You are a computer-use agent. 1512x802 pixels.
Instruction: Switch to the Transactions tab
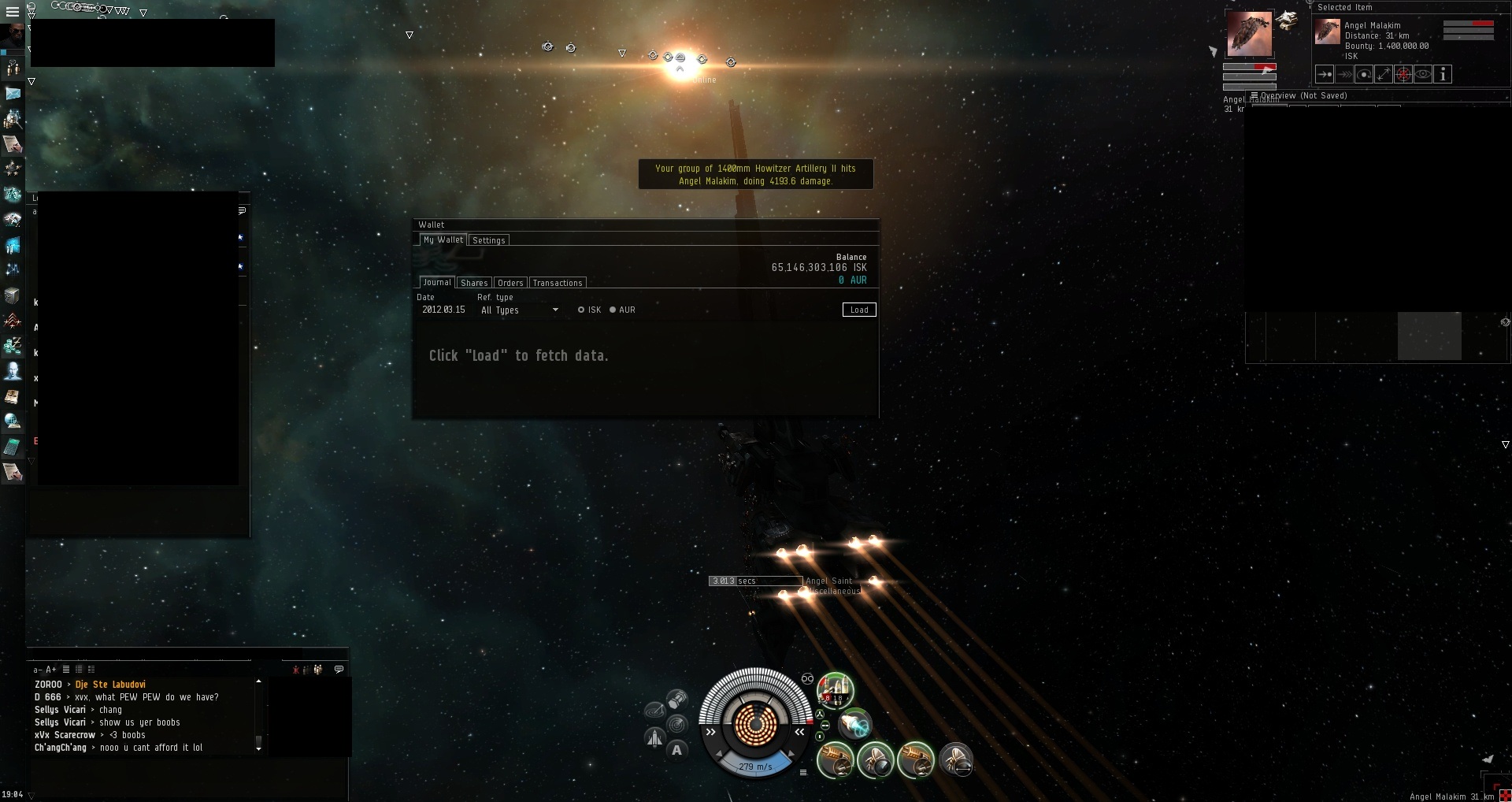(x=558, y=283)
